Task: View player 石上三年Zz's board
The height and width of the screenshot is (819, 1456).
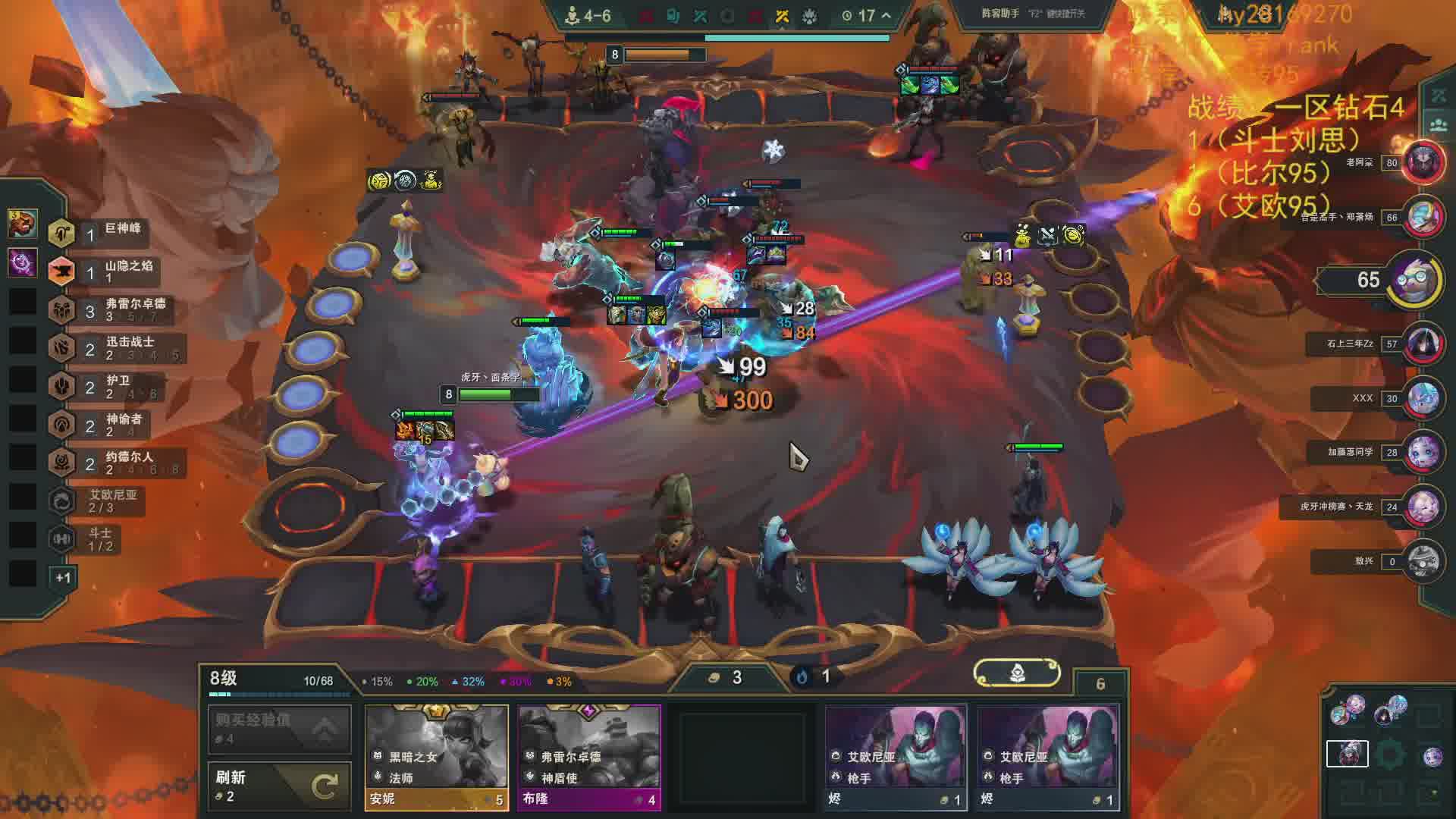Action: [1422, 344]
